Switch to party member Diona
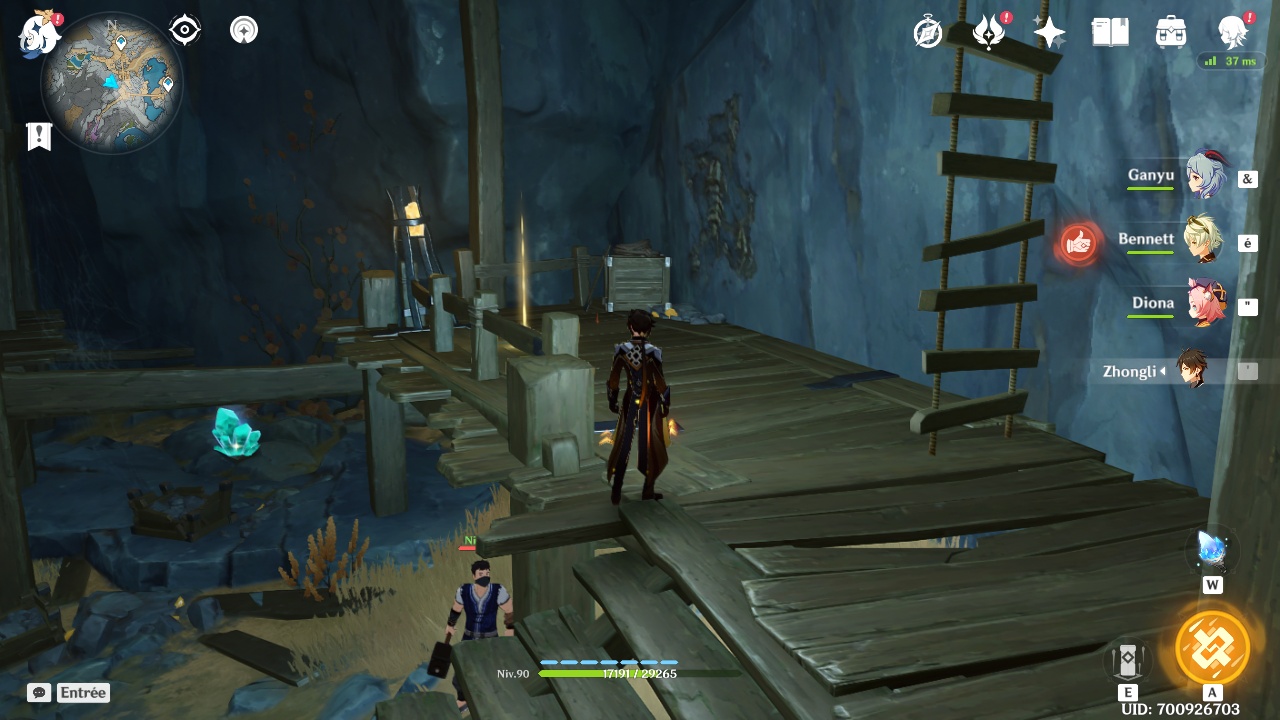 pyautogui.click(x=1205, y=304)
